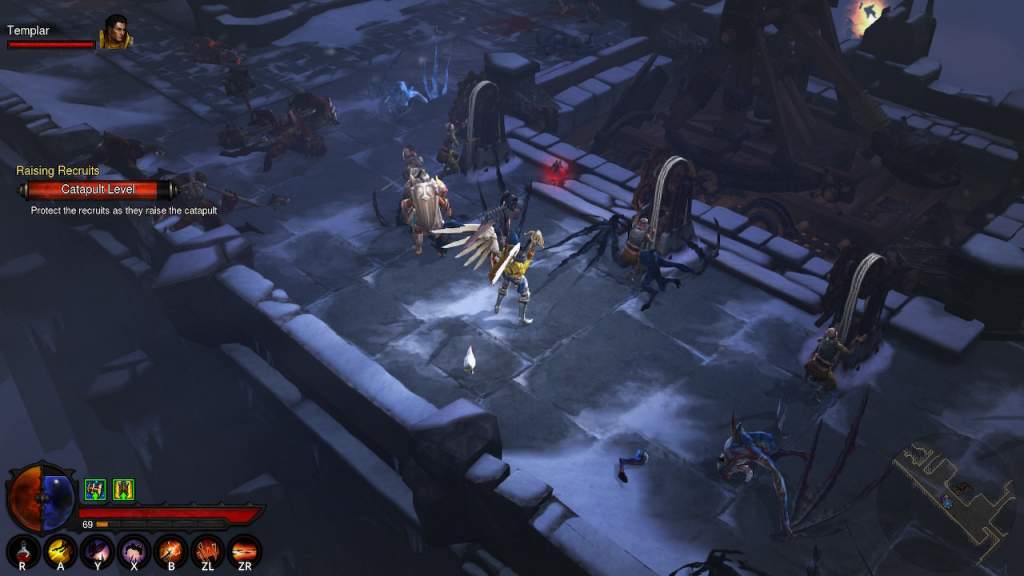
Task: Use the red health potion slot
Action: click(x=24, y=551)
